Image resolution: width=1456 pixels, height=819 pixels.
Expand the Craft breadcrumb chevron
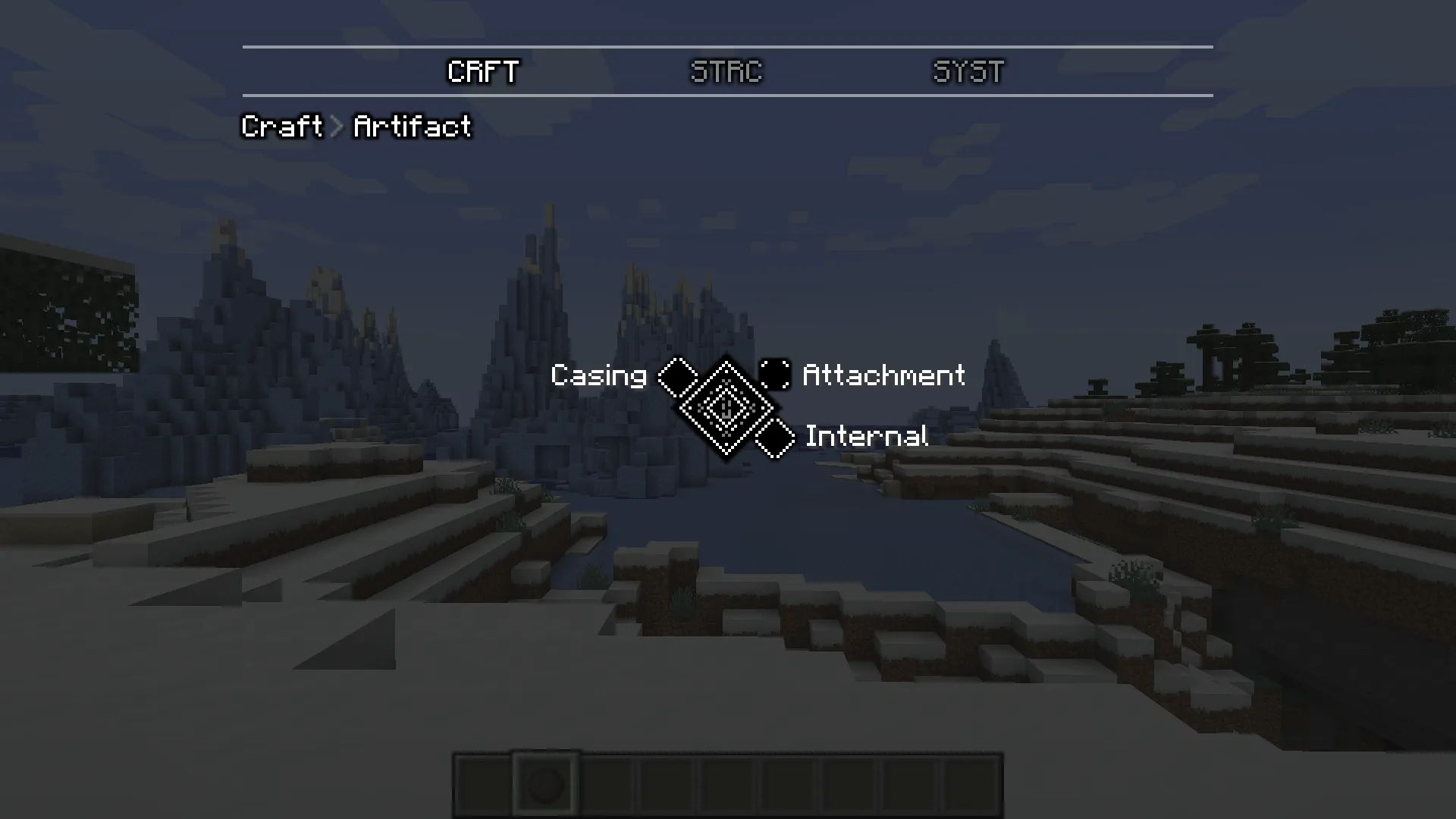[x=336, y=127]
